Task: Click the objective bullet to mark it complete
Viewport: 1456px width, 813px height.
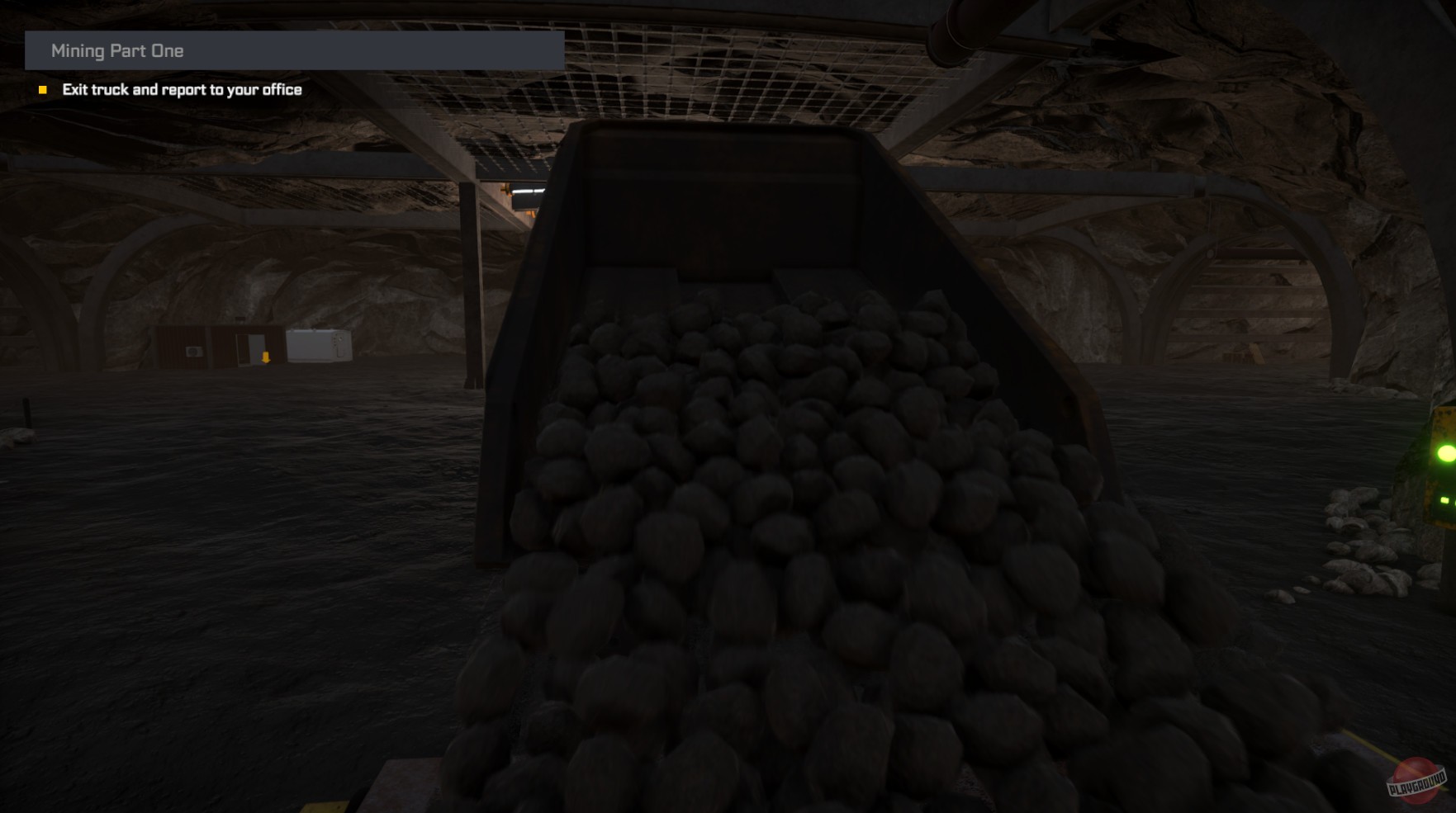Action: pyautogui.click(x=43, y=89)
